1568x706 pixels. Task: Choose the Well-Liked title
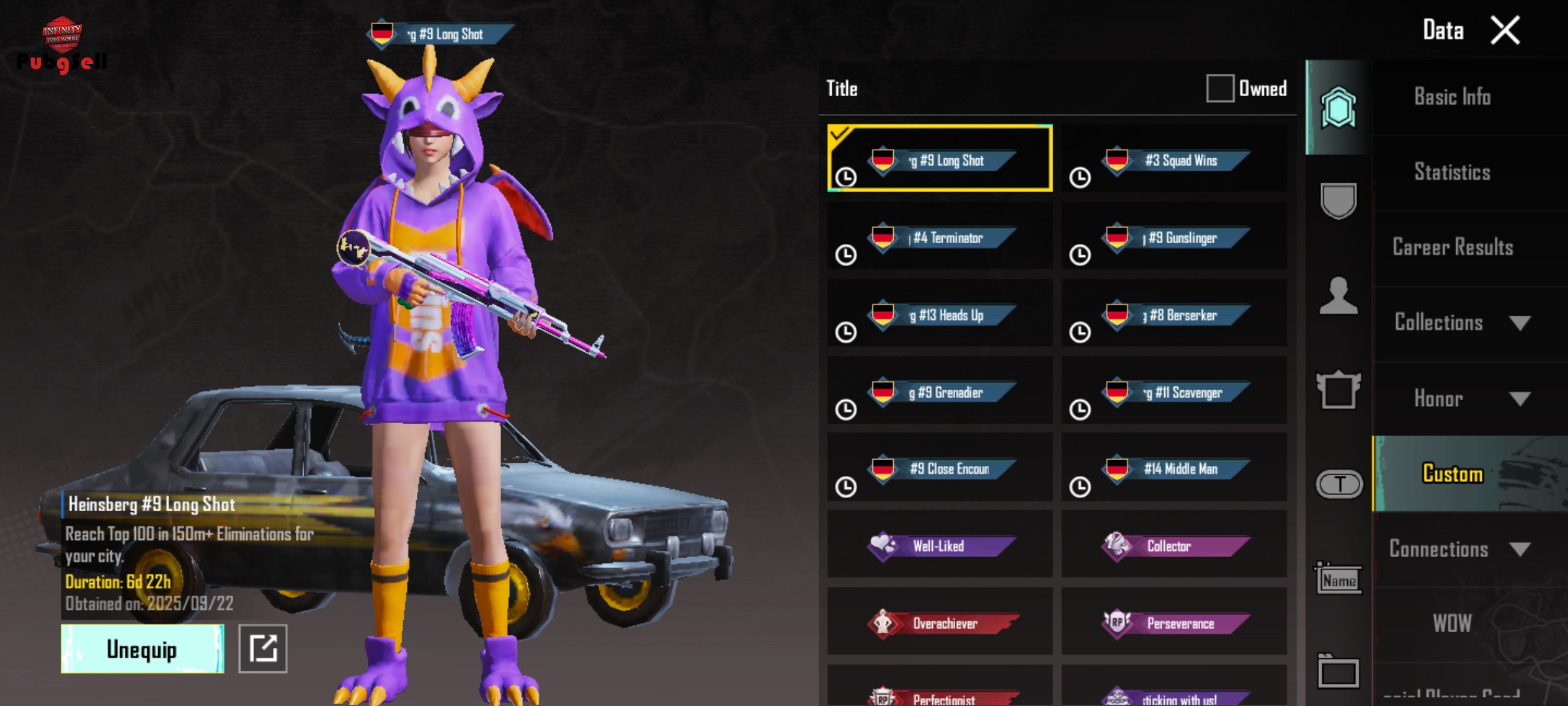[x=940, y=545]
